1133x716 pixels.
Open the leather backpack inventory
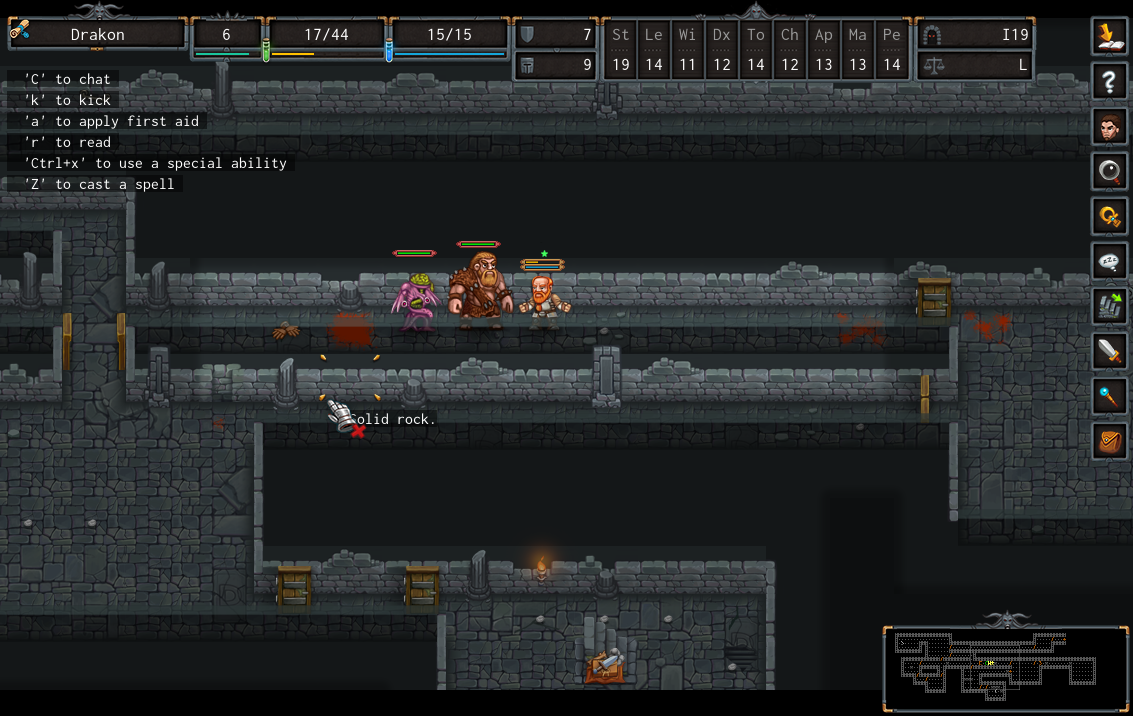(1109, 441)
